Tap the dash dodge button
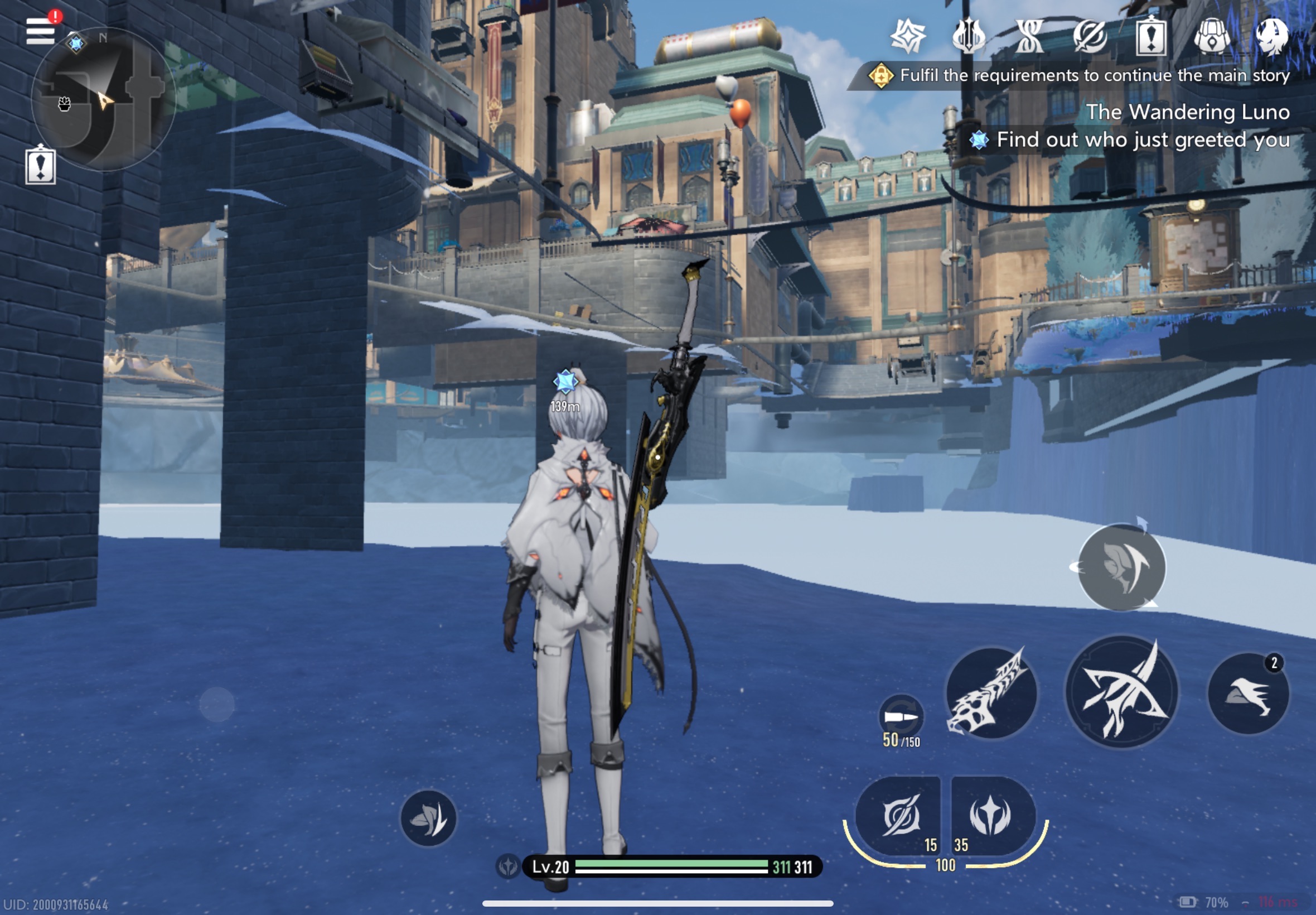Image resolution: width=1316 pixels, height=915 pixels. click(x=1248, y=694)
